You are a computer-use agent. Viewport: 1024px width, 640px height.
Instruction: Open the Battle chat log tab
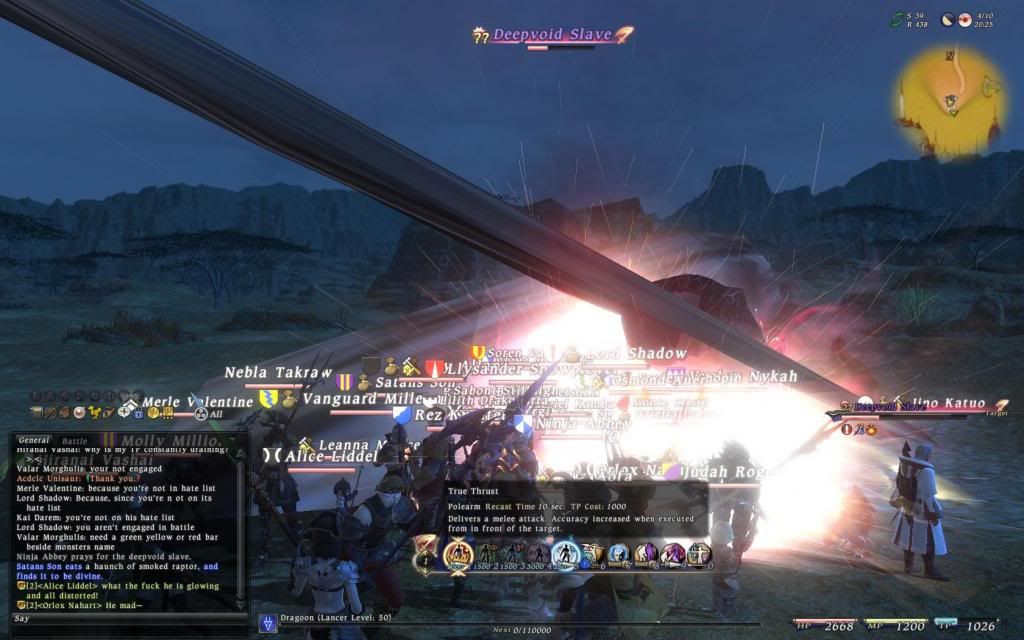[x=75, y=440]
